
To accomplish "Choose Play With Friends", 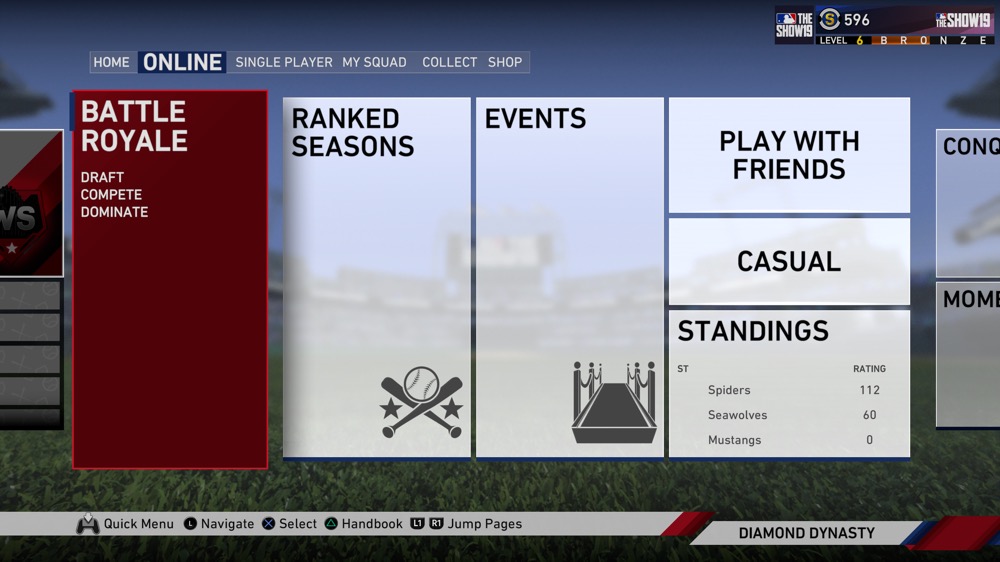I will pyautogui.click(x=789, y=155).
